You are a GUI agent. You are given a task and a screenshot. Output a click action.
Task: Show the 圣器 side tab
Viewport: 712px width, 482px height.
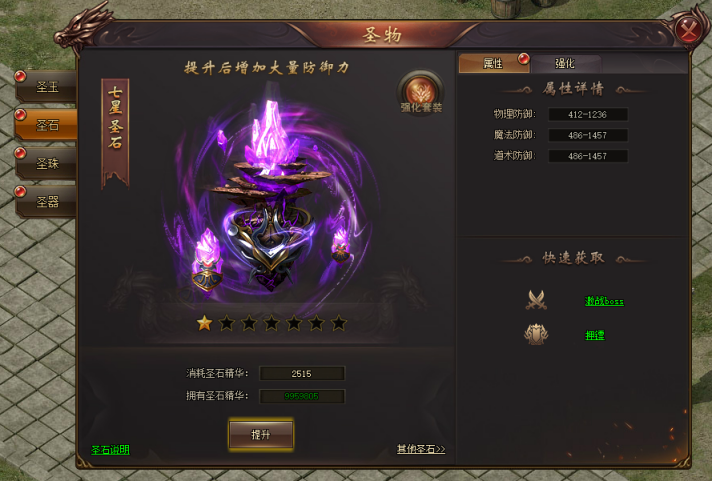(47, 201)
